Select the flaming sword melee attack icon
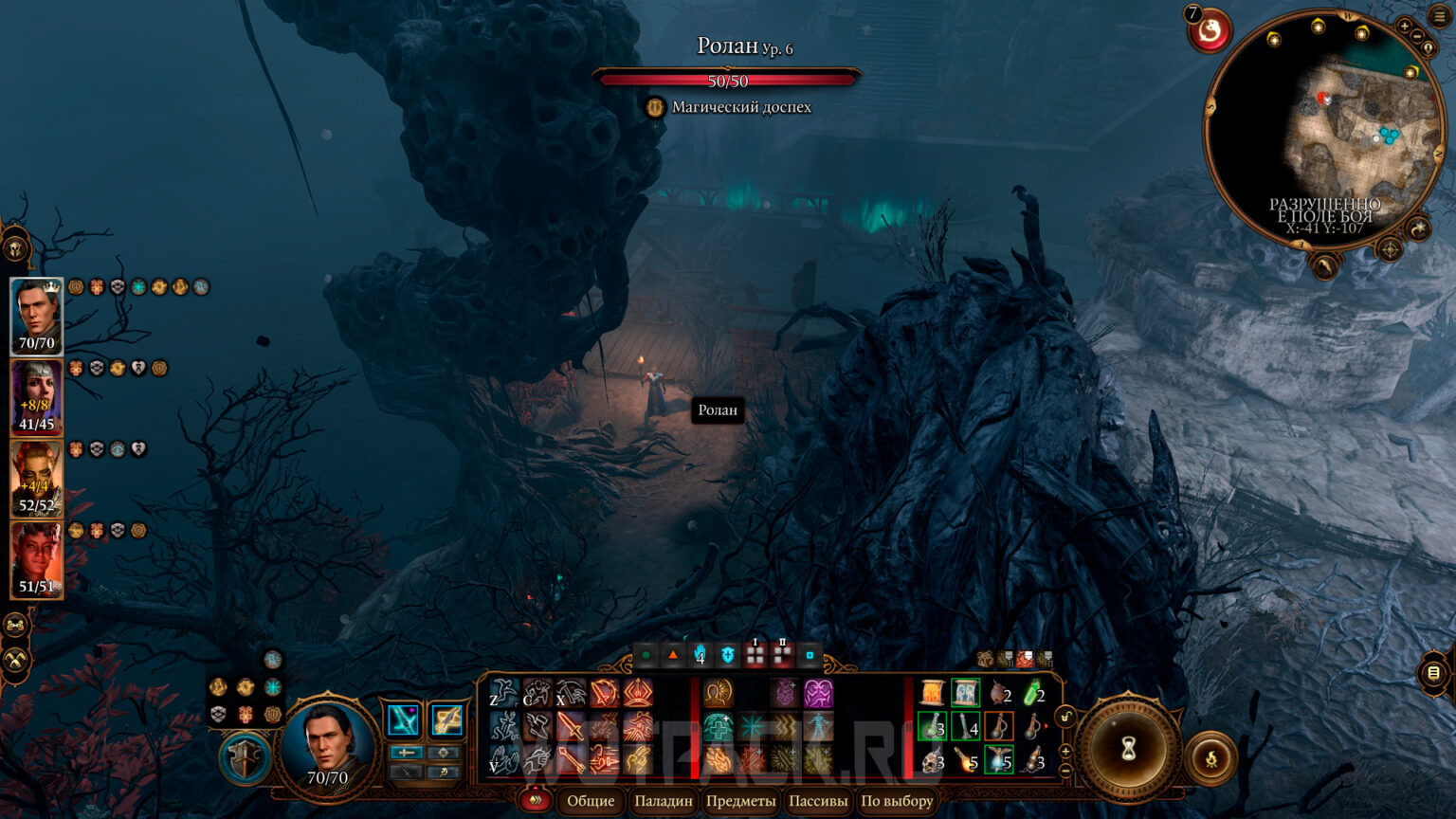1456x819 pixels. (573, 728)
